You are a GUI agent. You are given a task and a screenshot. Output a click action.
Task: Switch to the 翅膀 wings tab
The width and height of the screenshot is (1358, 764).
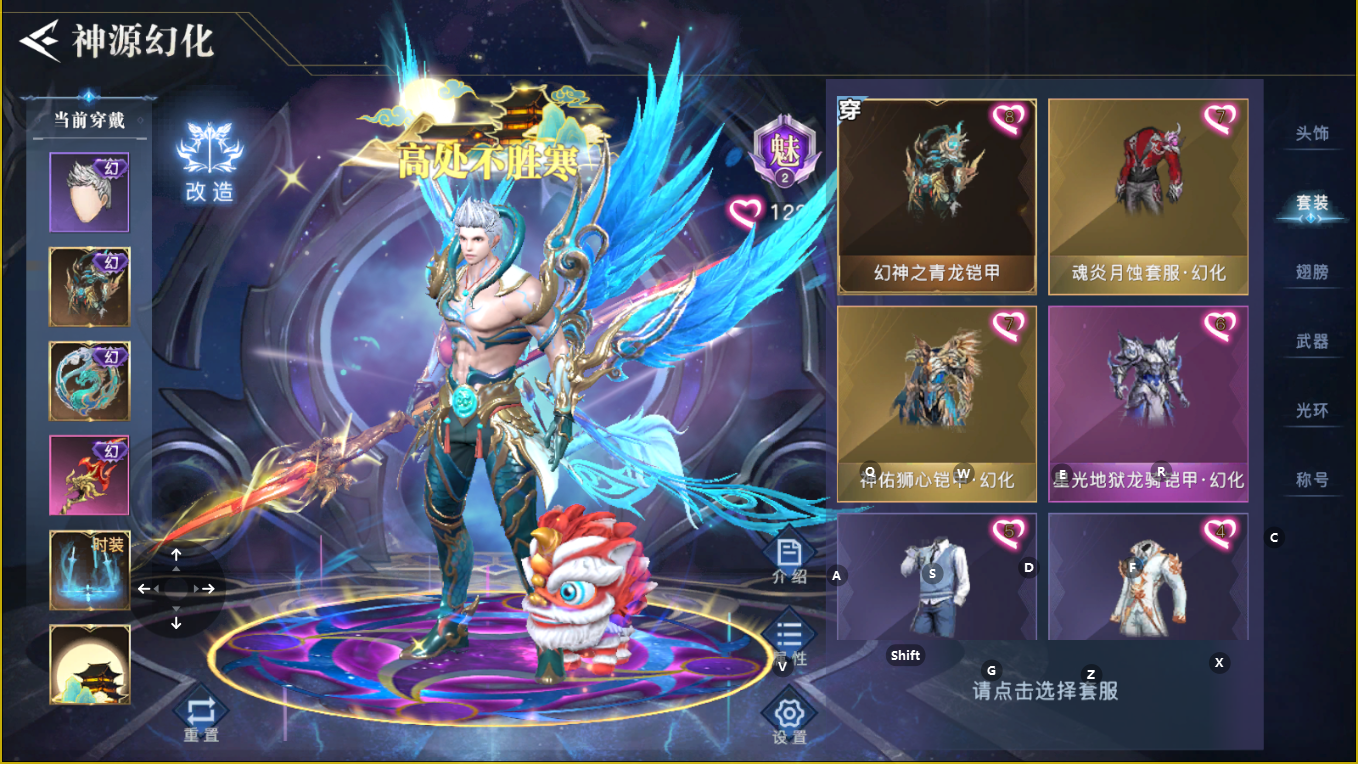(x=1311, y=272)
